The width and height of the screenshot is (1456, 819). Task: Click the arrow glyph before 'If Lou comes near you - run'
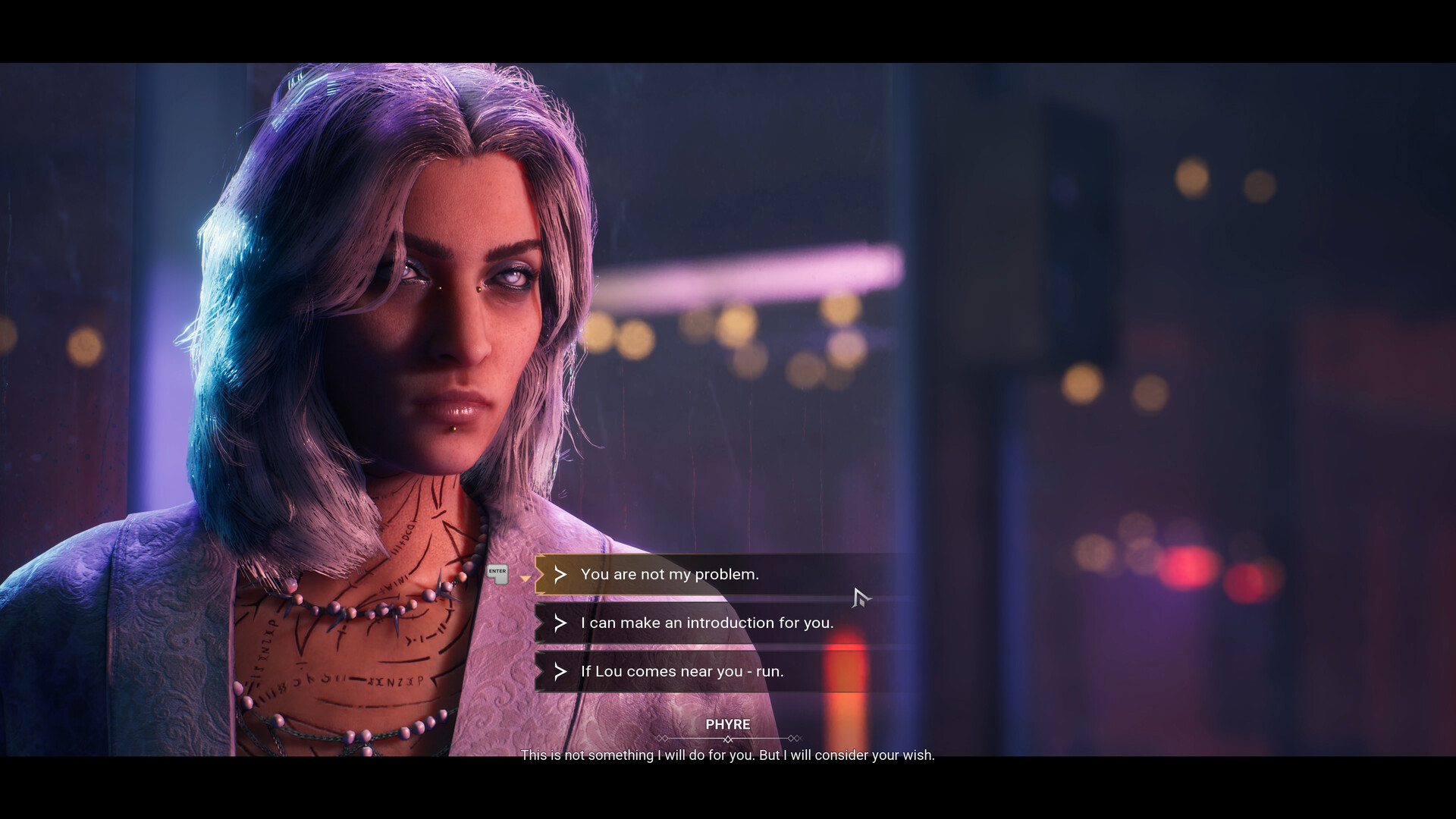click(x=560, y=672)
